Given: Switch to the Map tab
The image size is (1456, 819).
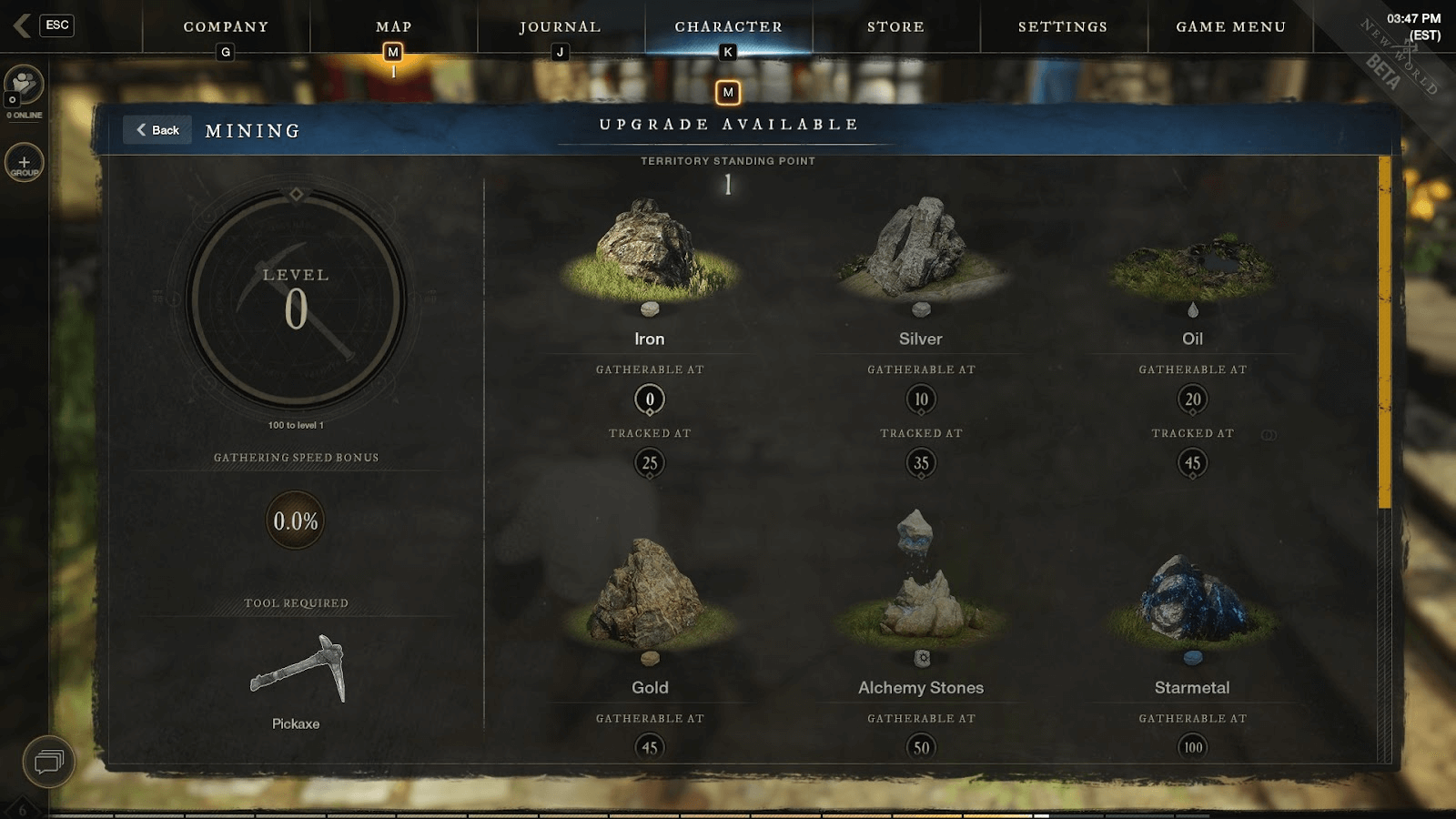Looking at the screenshot, I should 393,27.
